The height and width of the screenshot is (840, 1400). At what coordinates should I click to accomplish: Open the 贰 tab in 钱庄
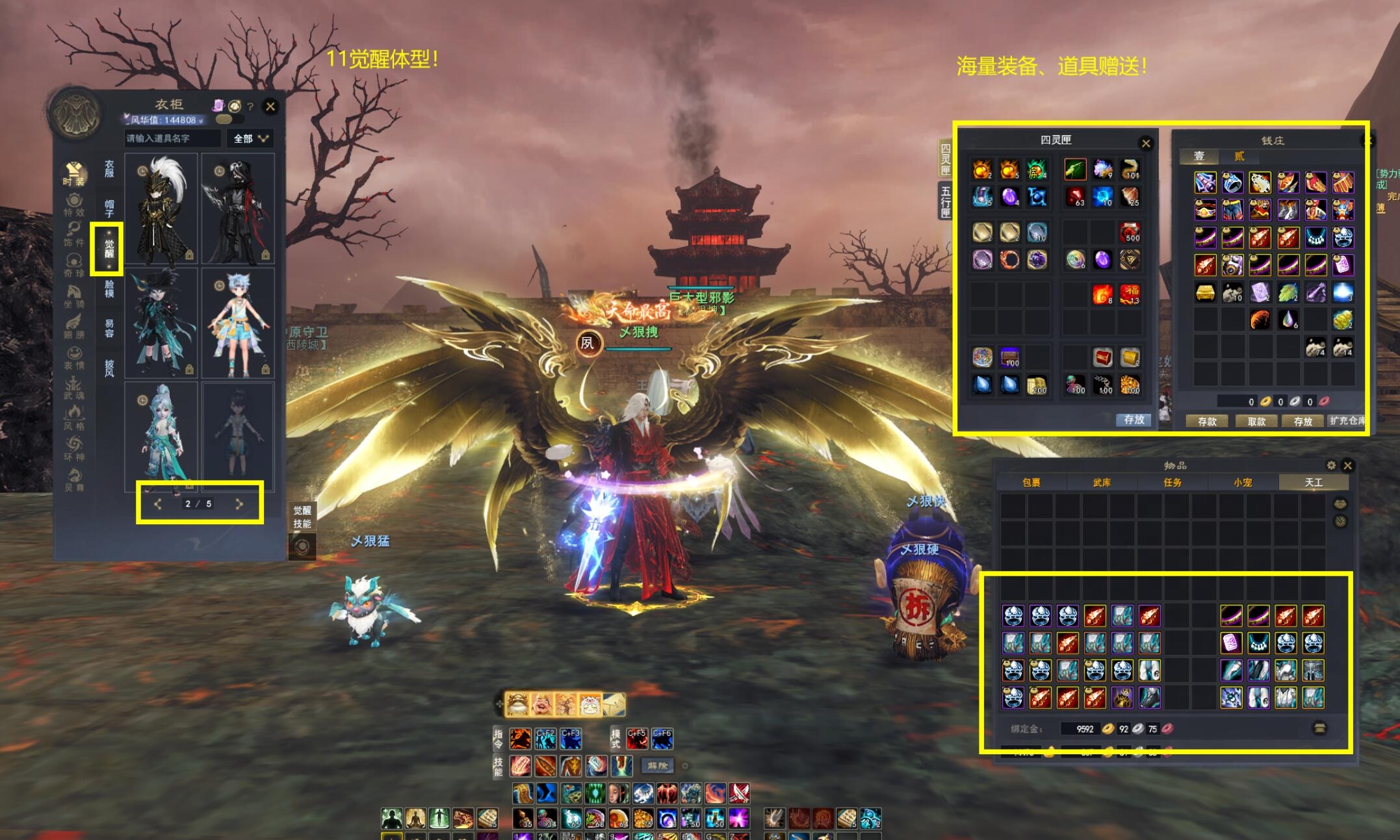1239,156
